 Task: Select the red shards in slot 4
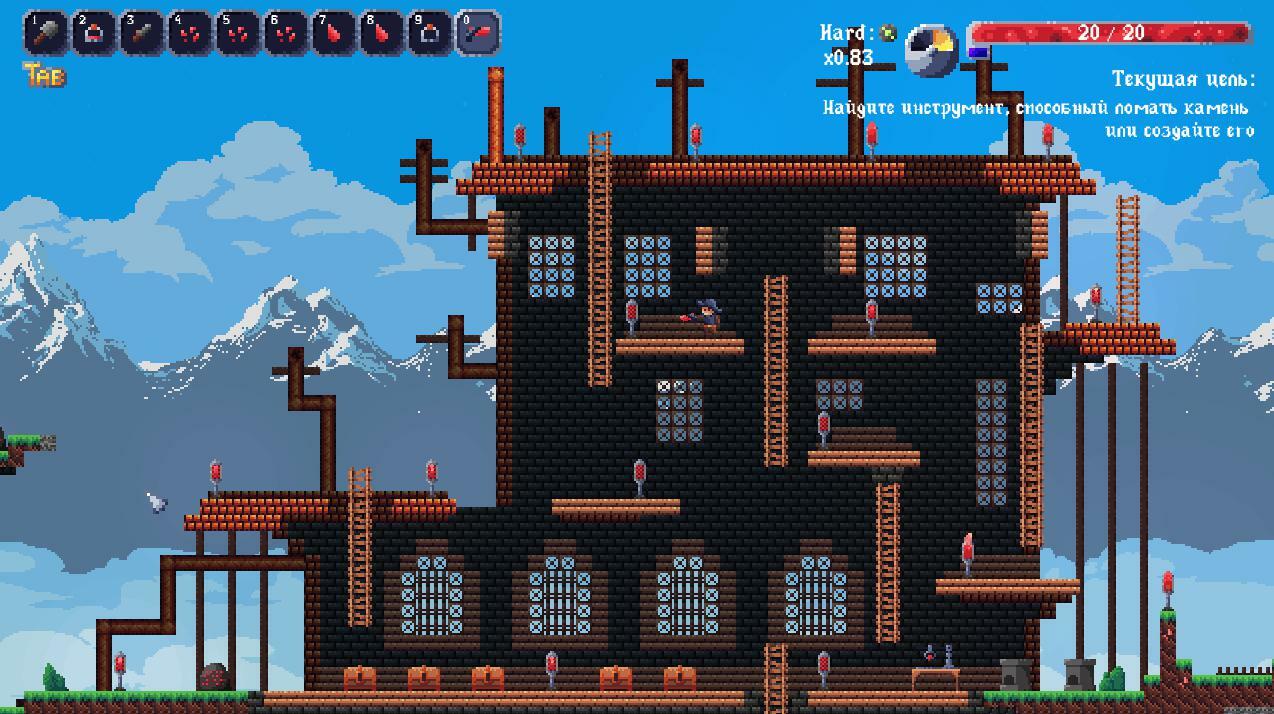coord(190,33)
